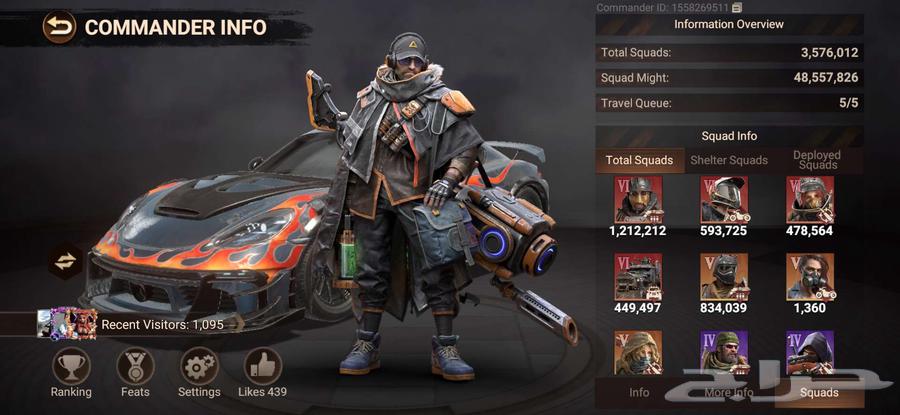The image size is (900, 415).
Task: Select the squad with 593,725 units
Action: (724, 200)
